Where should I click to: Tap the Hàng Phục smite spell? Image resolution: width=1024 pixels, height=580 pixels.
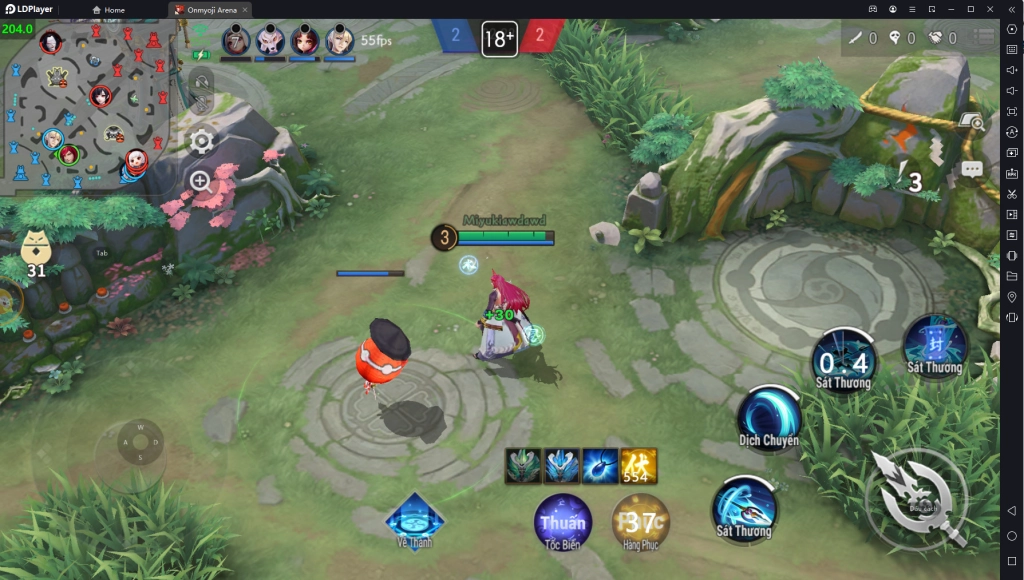point(640,522)
